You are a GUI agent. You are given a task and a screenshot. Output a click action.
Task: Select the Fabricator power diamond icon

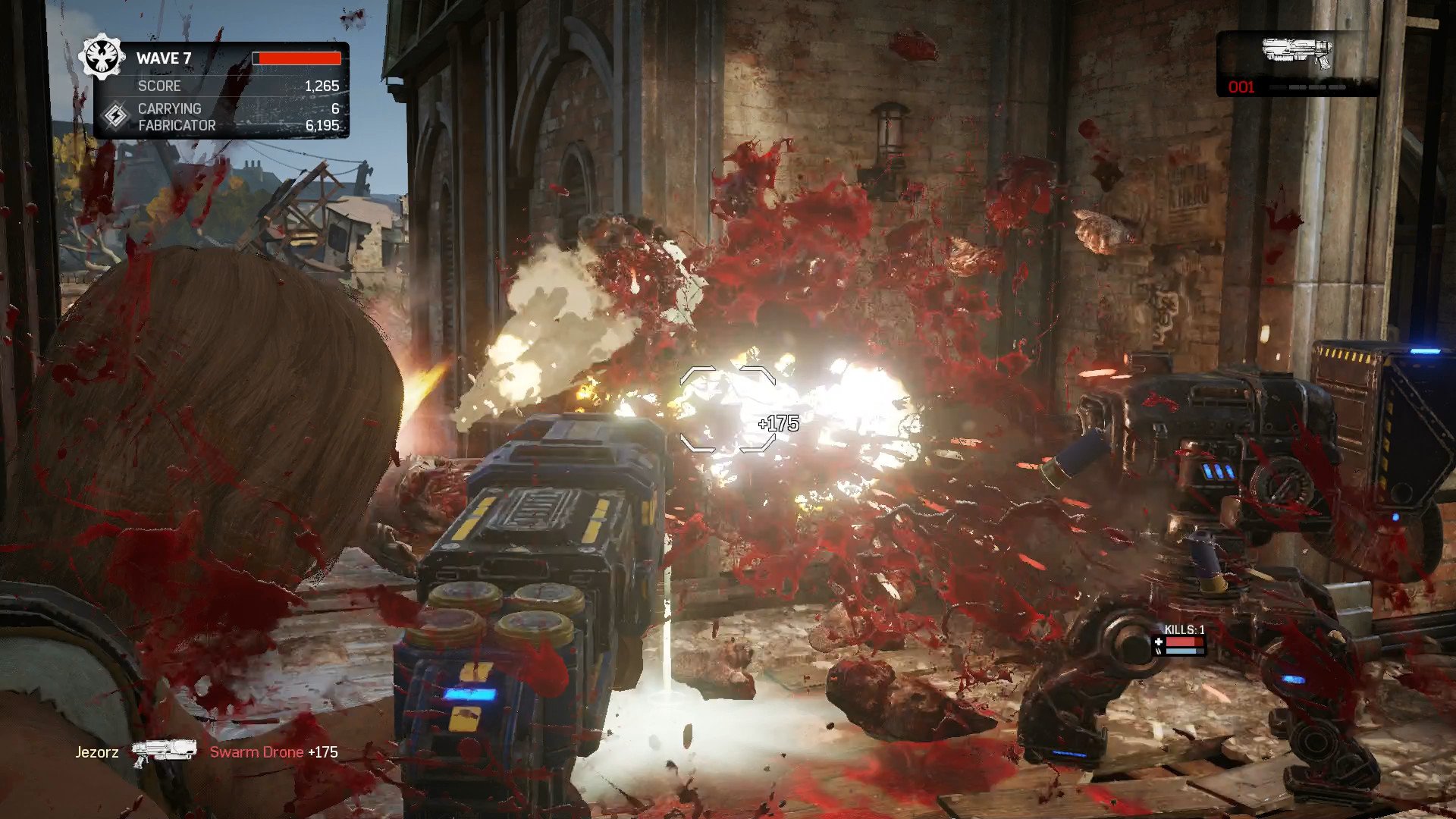pyautogui.click(x=115, y=116)
